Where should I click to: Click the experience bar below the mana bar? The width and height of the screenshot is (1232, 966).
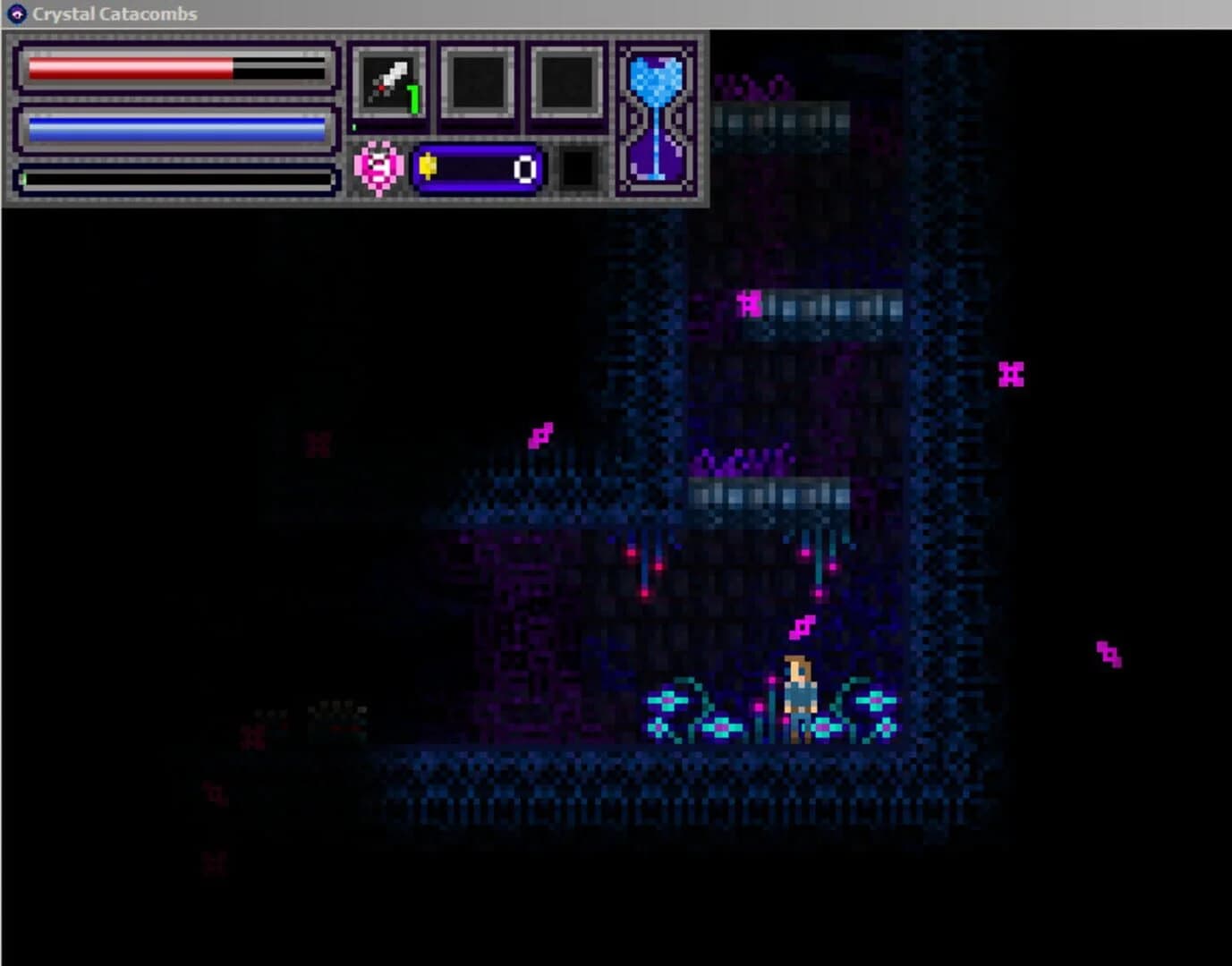click(170, 177)
